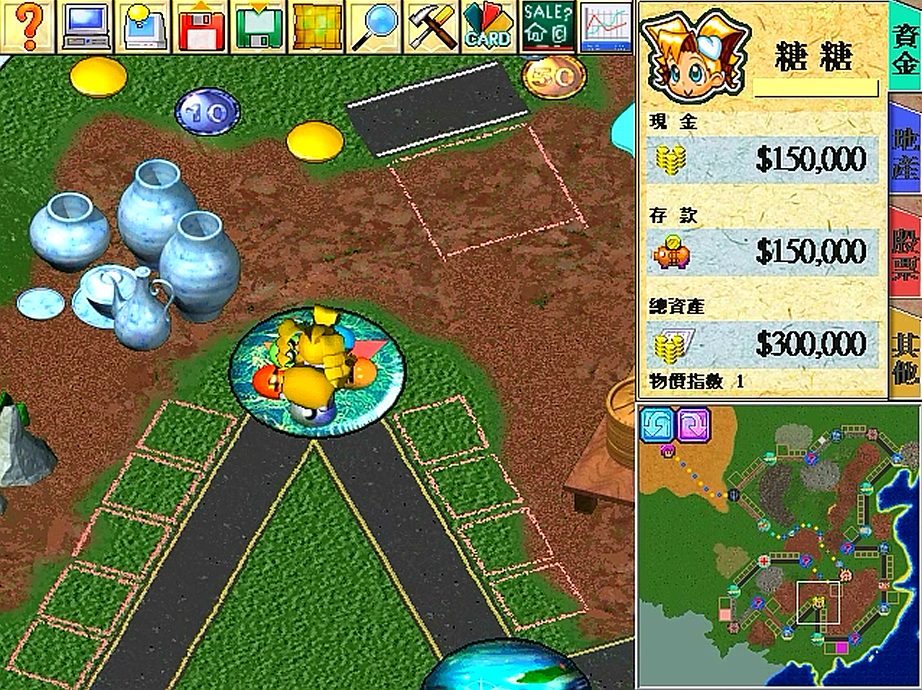Choose the hammer and pickaxe build tool
922x690 pixels.
[x=431, y=25]
